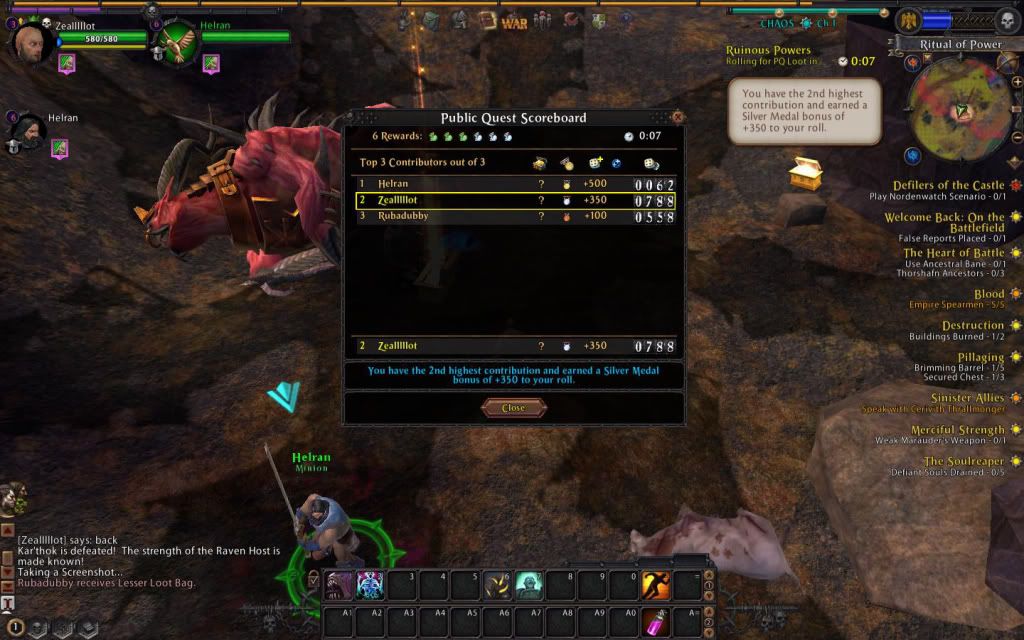Open the Sinister Allies quest tracker entry
The height and width of the screenshot is (640, 1024).
coord(967,398)
